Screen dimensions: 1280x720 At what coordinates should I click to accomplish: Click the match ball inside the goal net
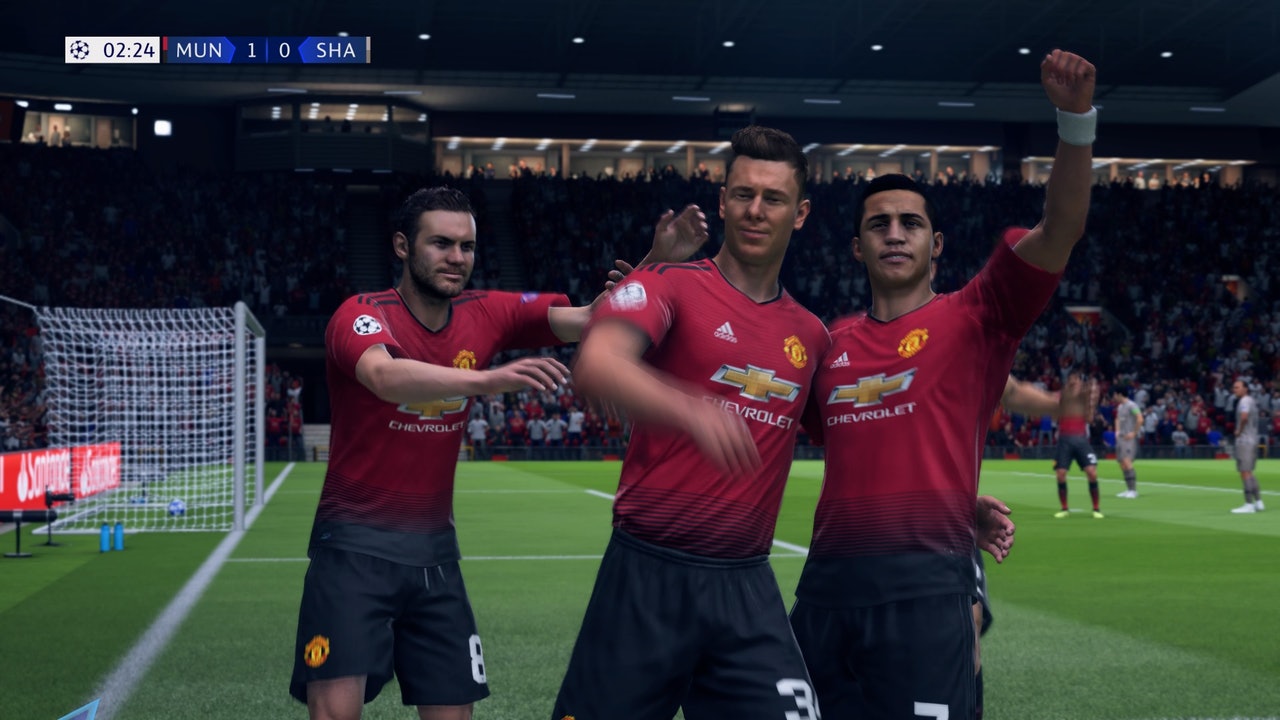[177, 508]
